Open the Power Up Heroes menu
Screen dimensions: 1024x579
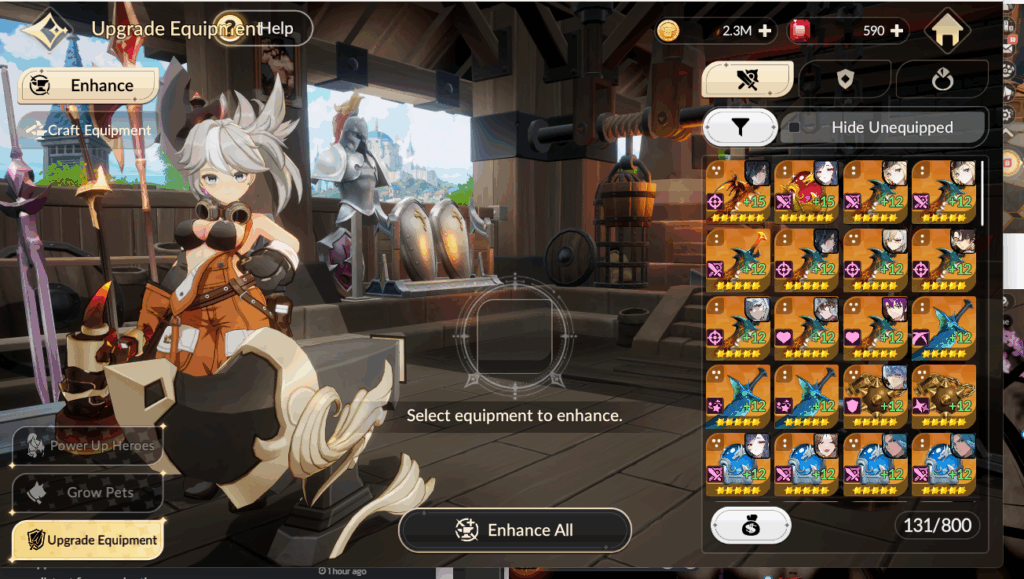88,446
